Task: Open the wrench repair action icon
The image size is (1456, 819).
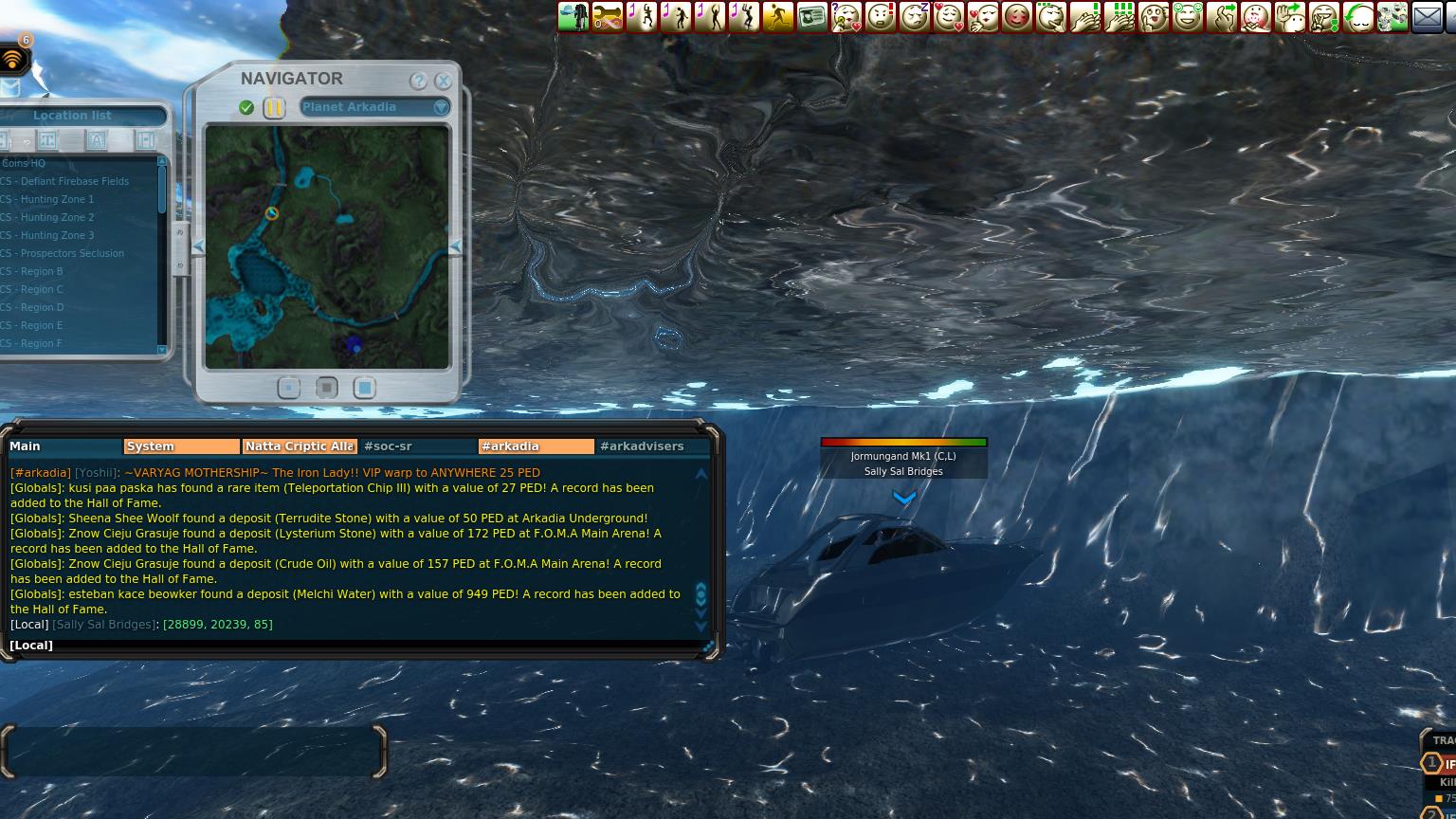Action: point(608,16)
